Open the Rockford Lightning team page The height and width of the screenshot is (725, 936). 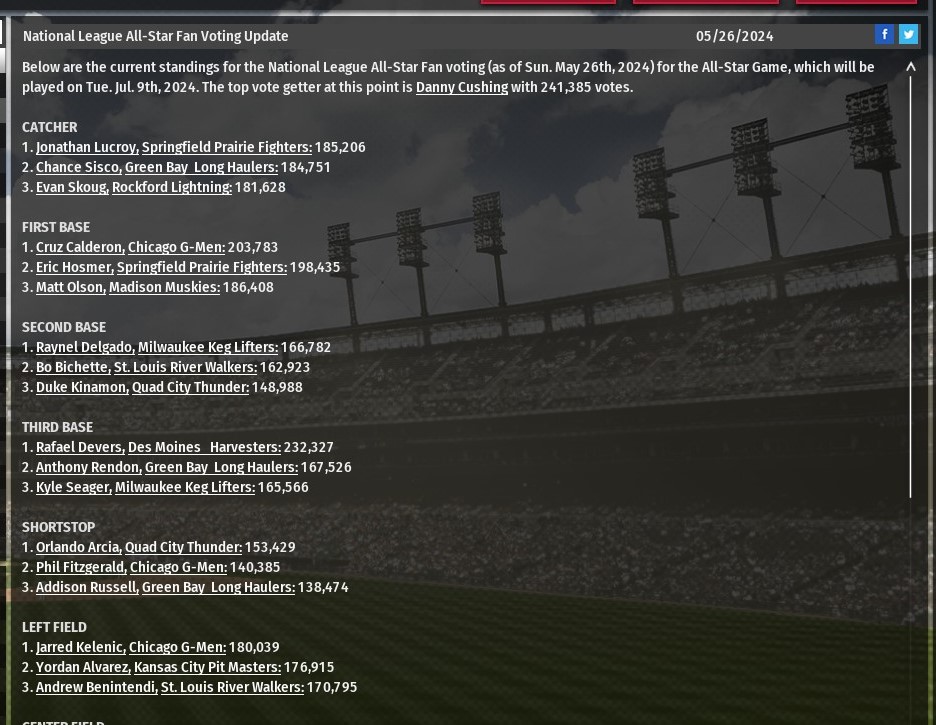pyautogui.click(x=171, y=187)
